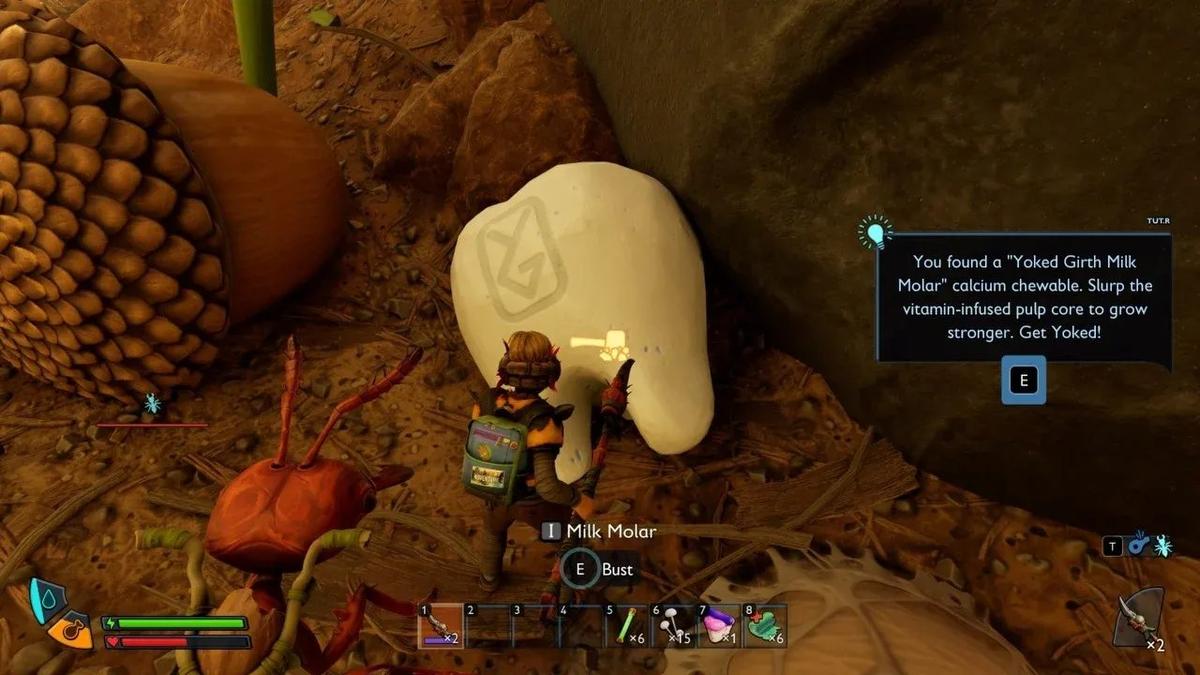Viewport: 1200px width, 675px height.
Task: Click the equipped weapon panel in the corner
Action: point(1139,619)
